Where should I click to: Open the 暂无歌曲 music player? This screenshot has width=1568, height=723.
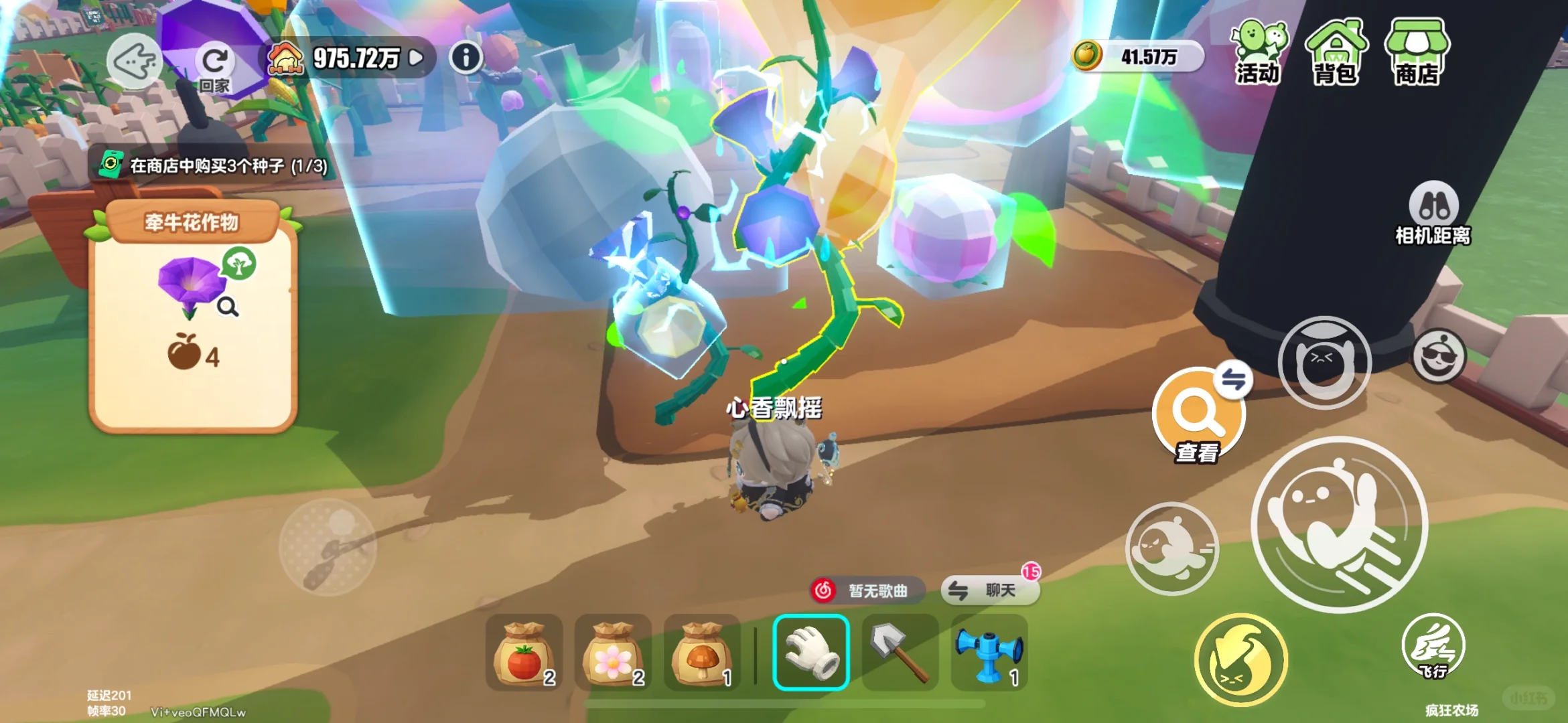[x=867, y=590]
